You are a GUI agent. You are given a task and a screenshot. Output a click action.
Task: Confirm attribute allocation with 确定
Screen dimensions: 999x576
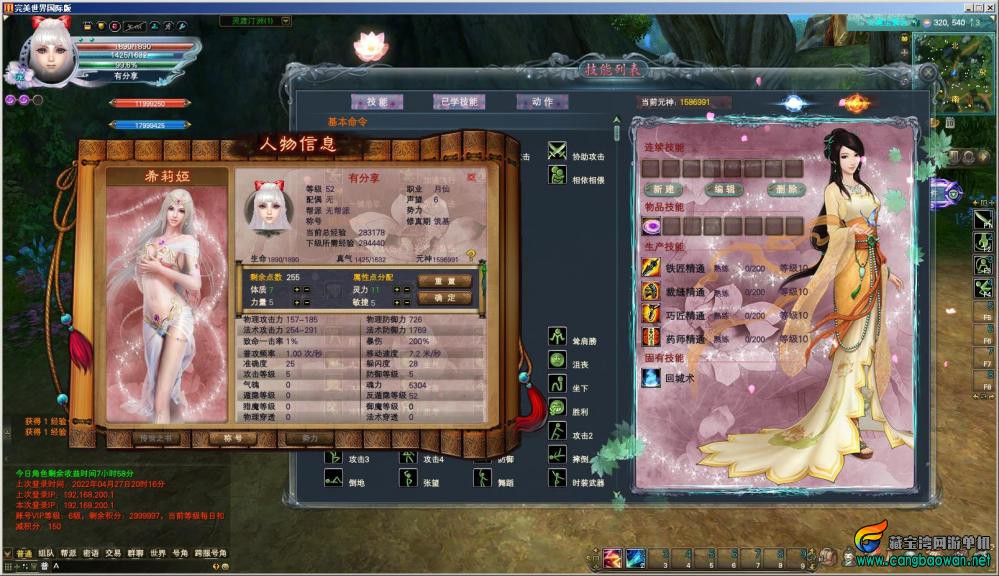coord(444,298)
